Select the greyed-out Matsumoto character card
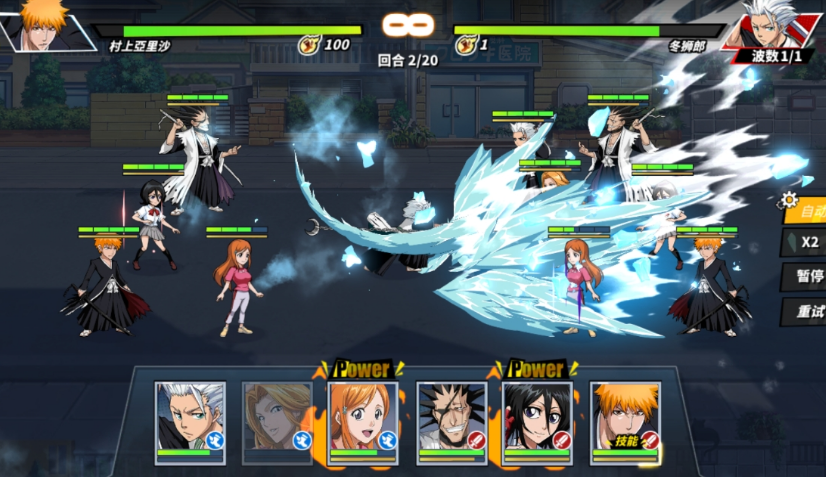 [277, 422]
